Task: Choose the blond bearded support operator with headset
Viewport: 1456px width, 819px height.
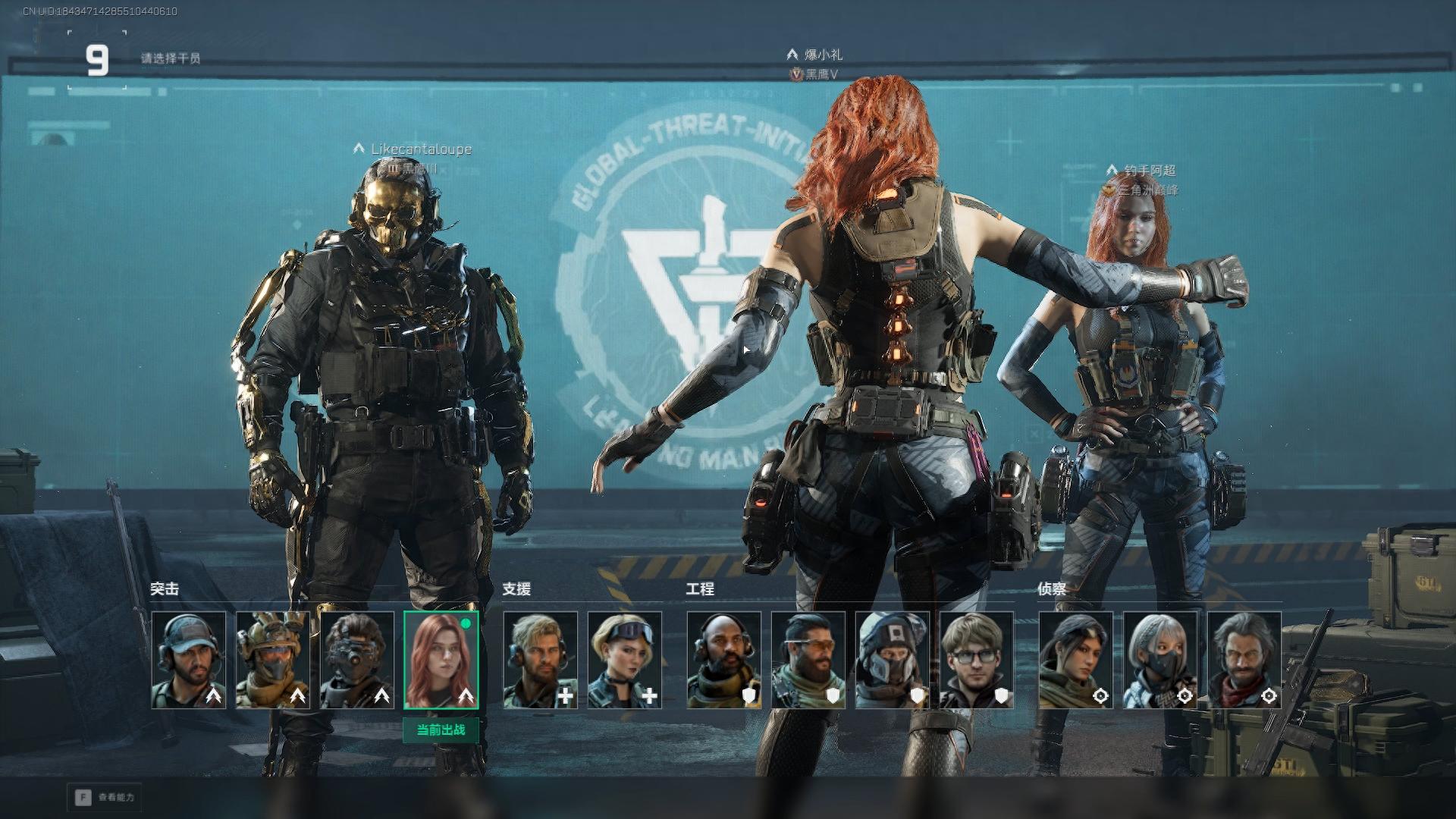Action: tap(540, 660)
